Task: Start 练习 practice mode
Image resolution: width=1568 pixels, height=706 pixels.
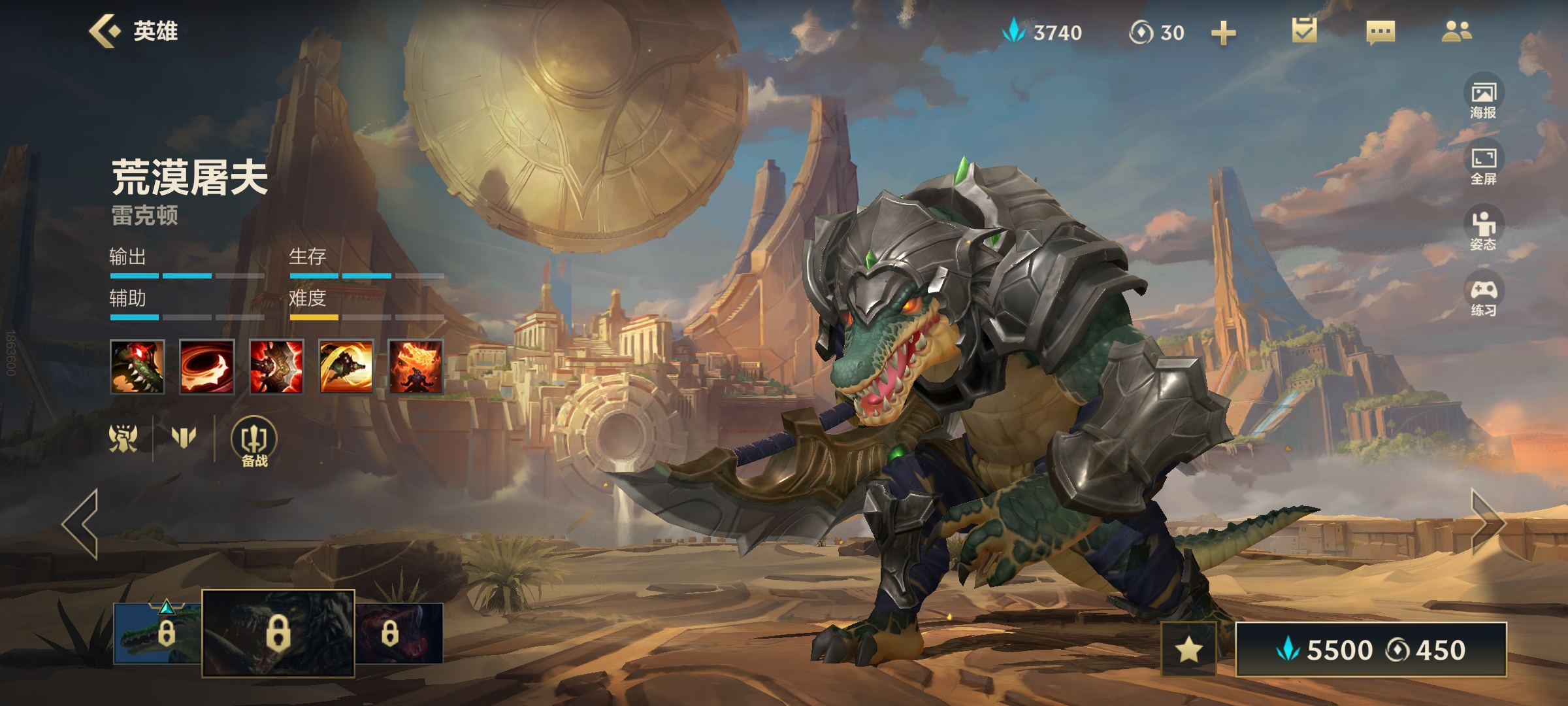Action: tap(1484, 296)
